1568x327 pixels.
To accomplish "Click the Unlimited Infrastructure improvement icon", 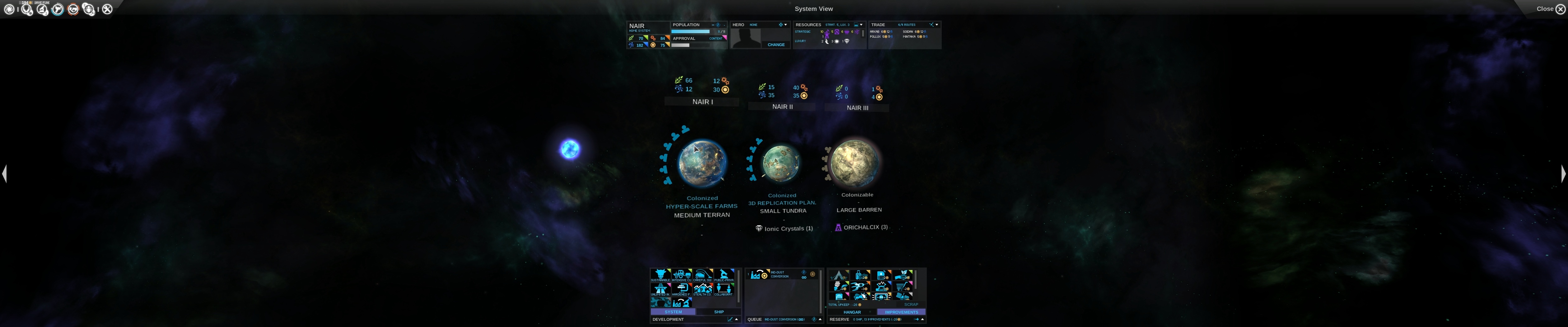I will click(x=661, y=289).
